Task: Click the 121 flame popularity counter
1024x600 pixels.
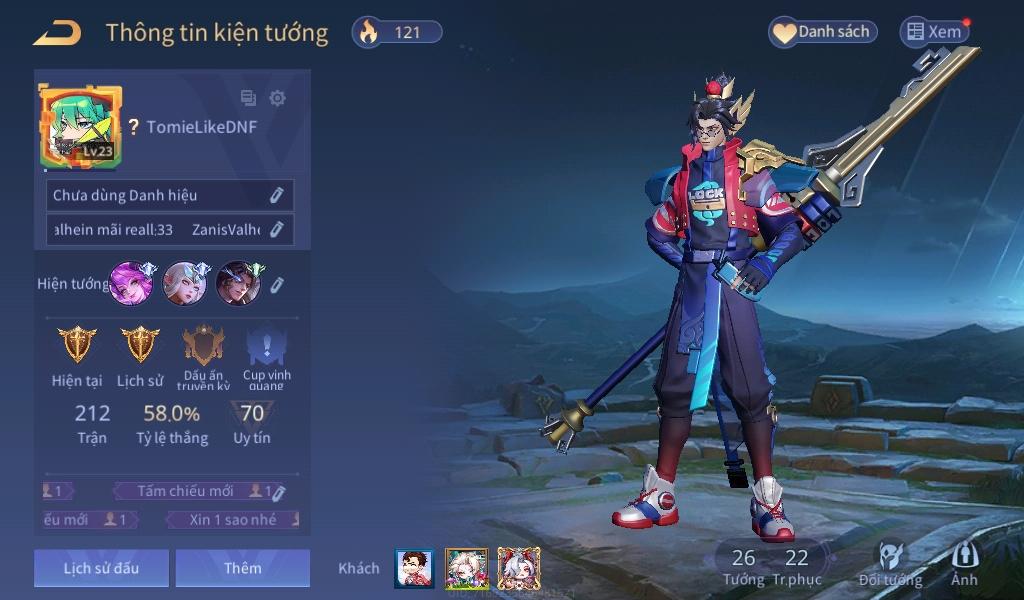Action: point(397,32)
